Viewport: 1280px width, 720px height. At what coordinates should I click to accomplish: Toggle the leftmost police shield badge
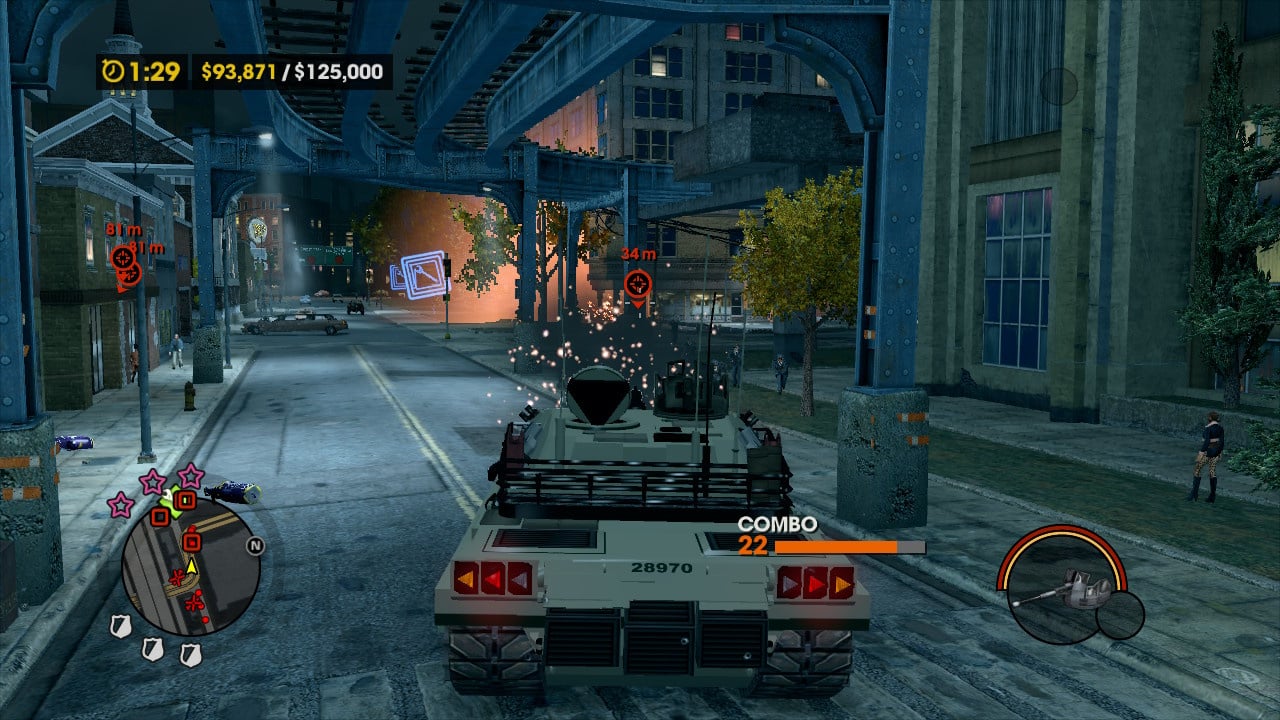[119, 624]
